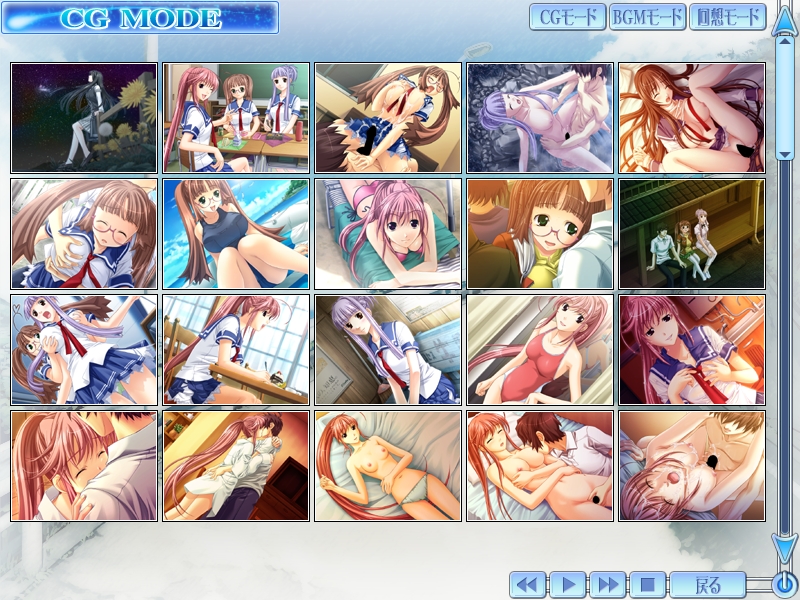
Task: Switch to the CGモード tab
Action: click(x=567, y=17)
